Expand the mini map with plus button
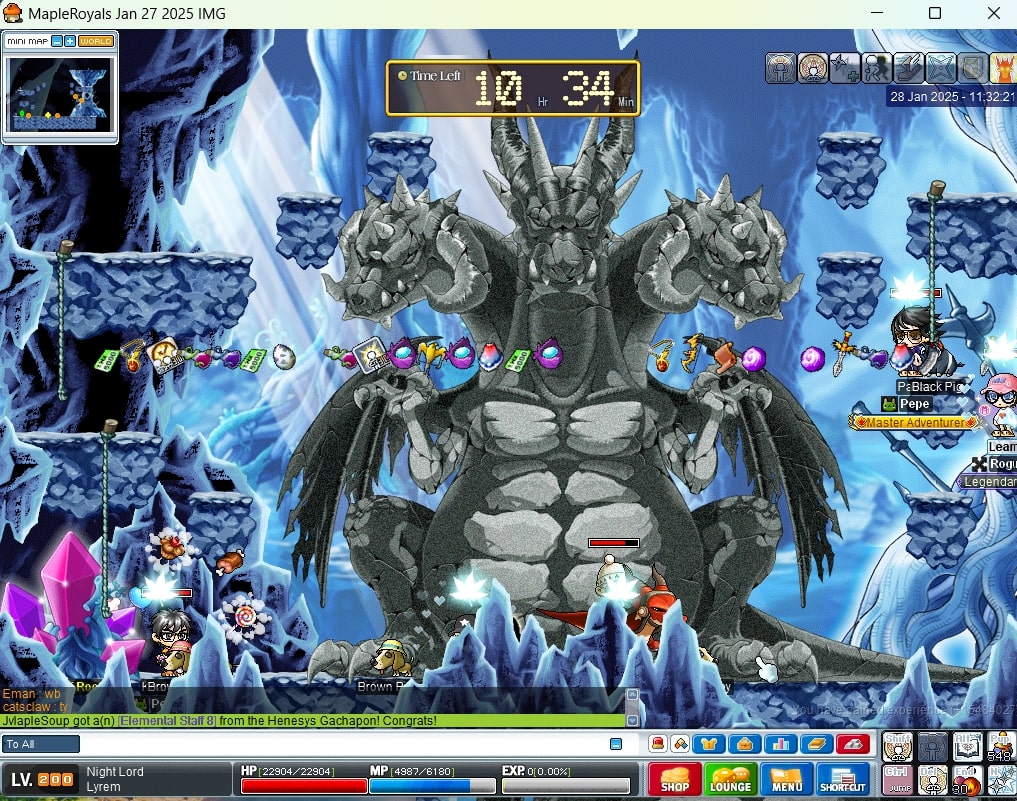 (70, 41)
